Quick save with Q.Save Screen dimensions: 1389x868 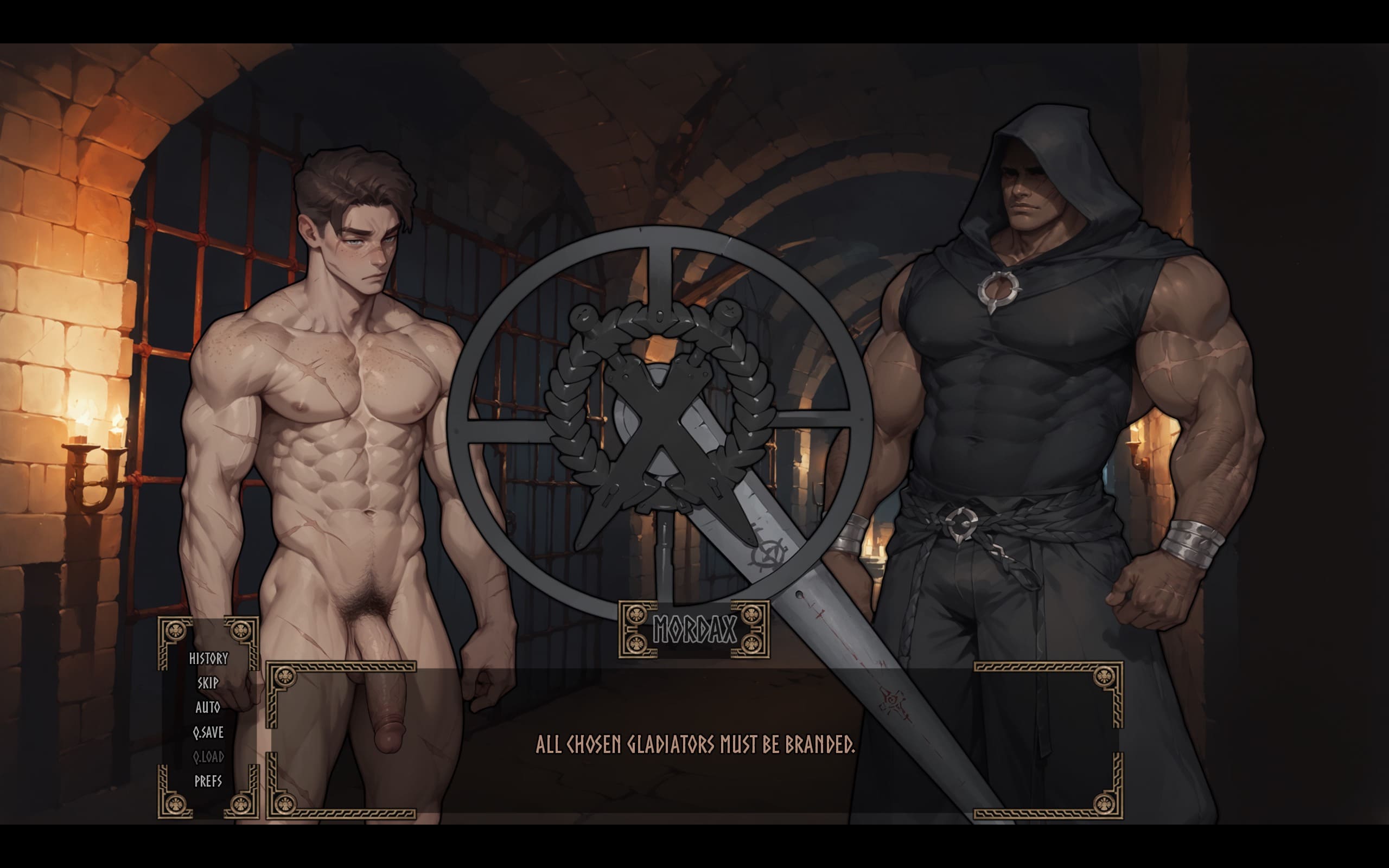(x=208, y=732)
